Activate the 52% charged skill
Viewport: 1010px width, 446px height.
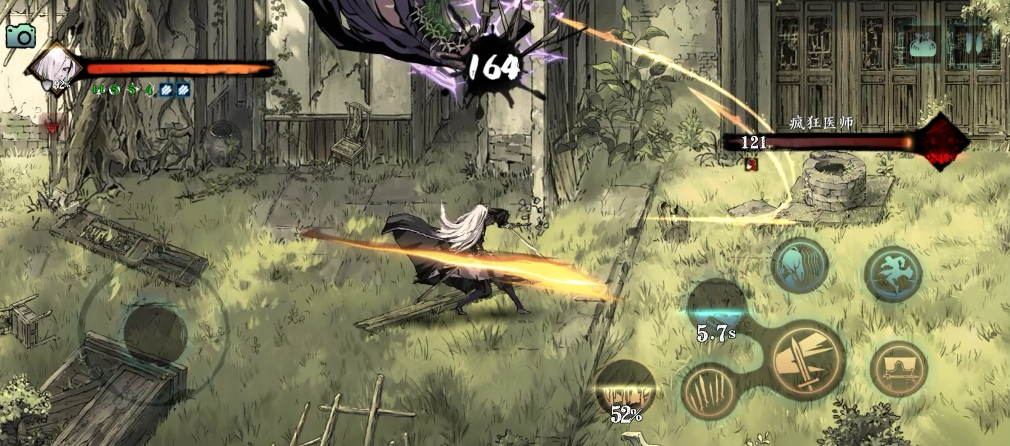tap(624, 389)
